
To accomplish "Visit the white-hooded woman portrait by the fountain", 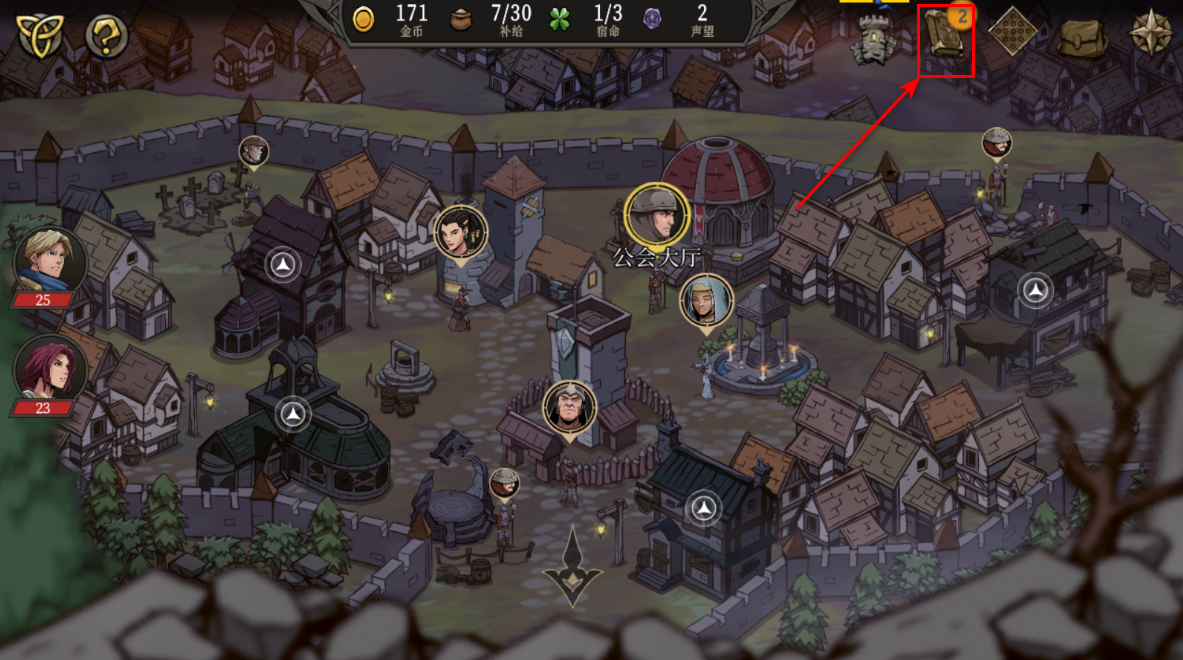I will pos(707,301).
